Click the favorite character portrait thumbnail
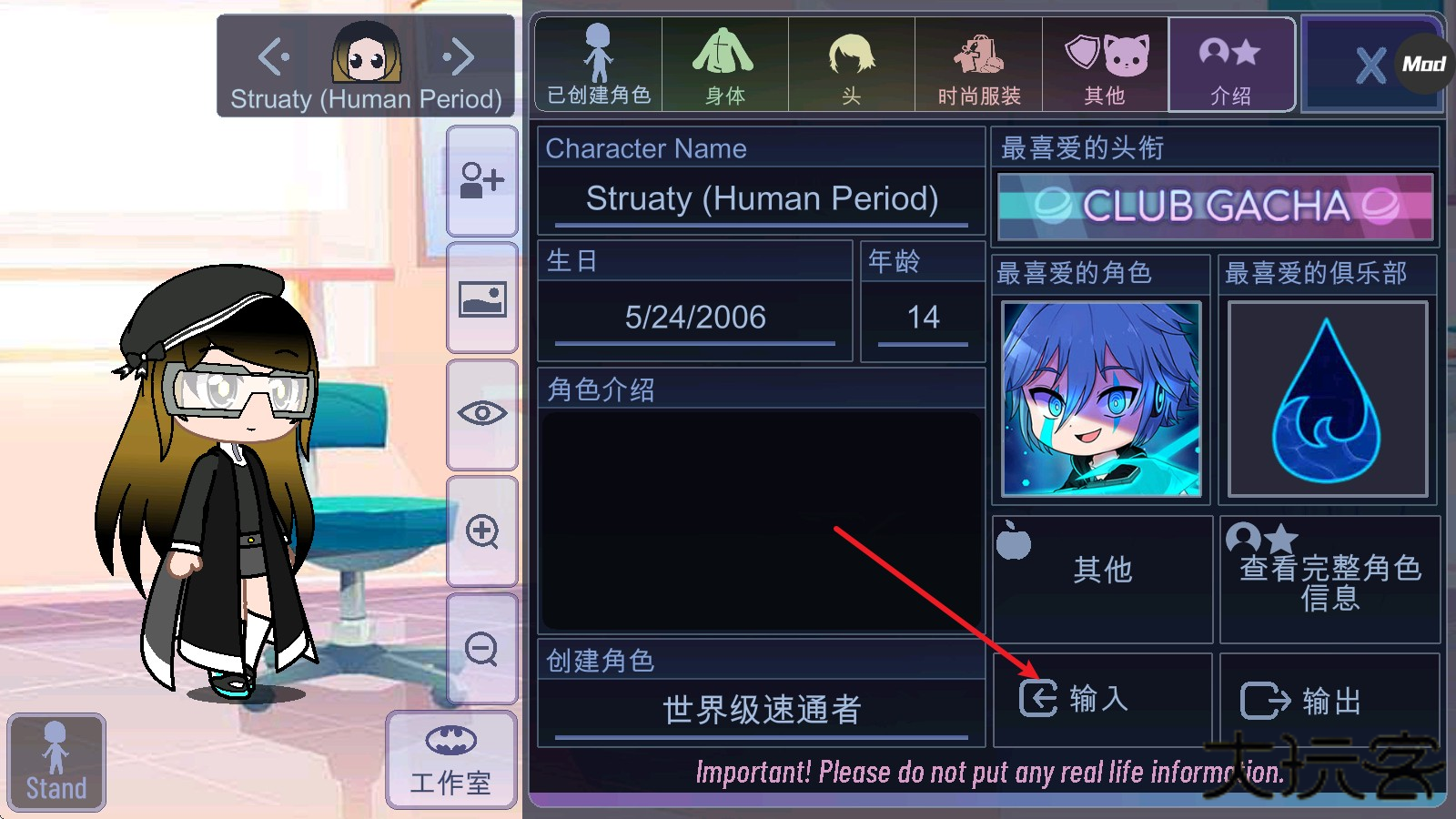This screenshot has width=1456, height=819. pos(1101,398)
